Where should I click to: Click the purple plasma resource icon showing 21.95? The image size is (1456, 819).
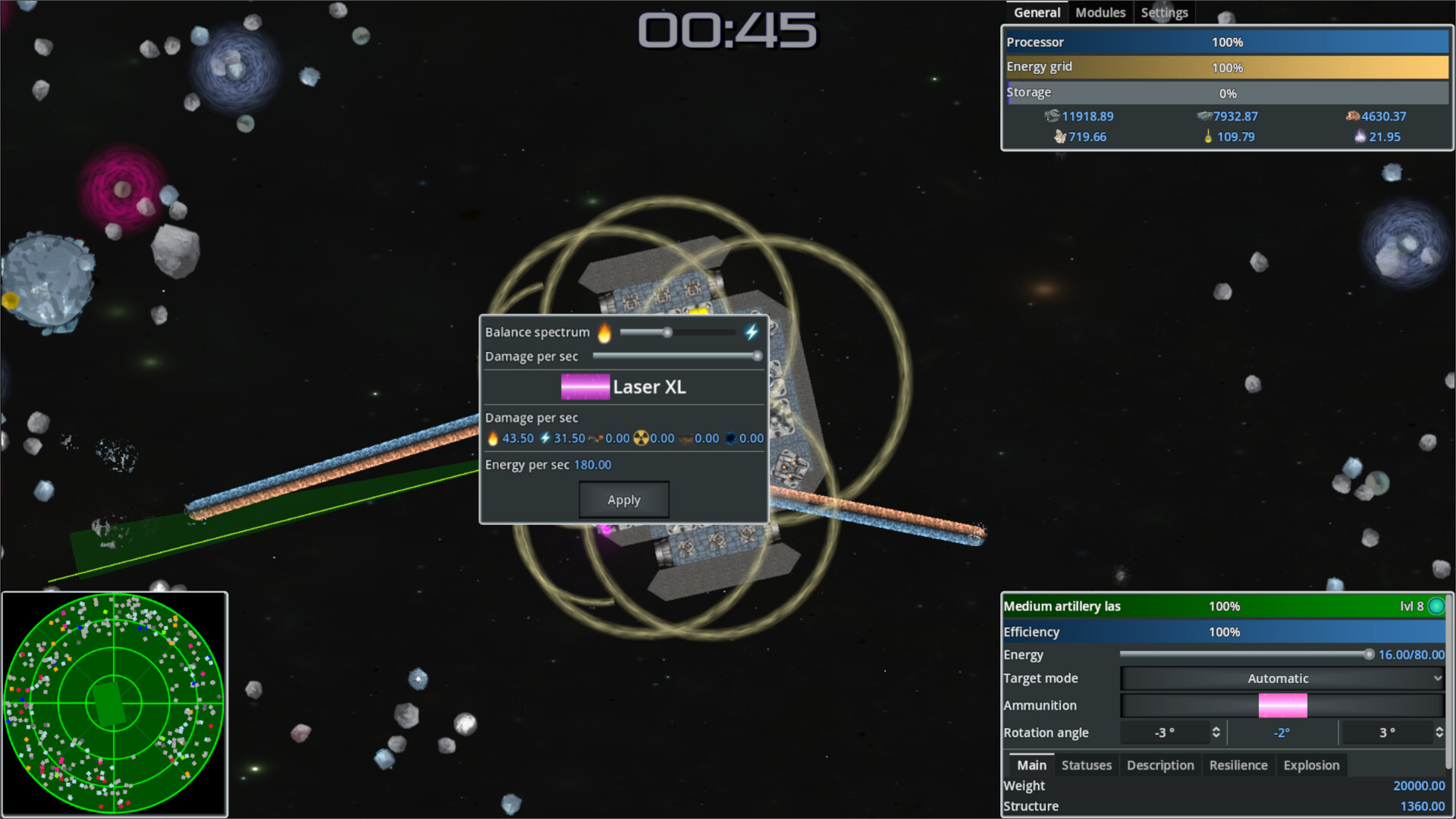pyautogui.click(x=1360, y=137)
